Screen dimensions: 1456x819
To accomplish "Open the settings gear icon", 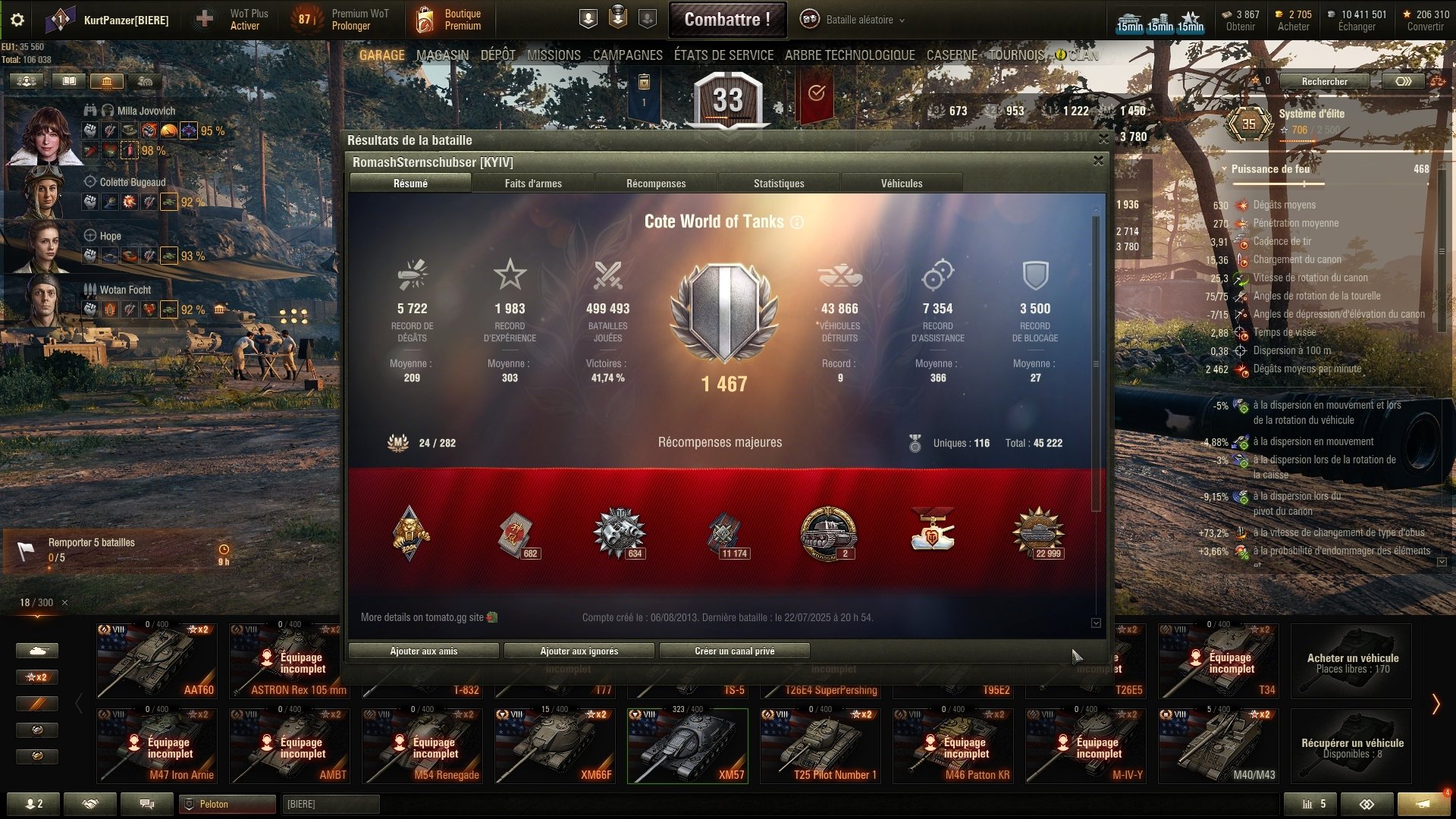I will pos(17,20).
